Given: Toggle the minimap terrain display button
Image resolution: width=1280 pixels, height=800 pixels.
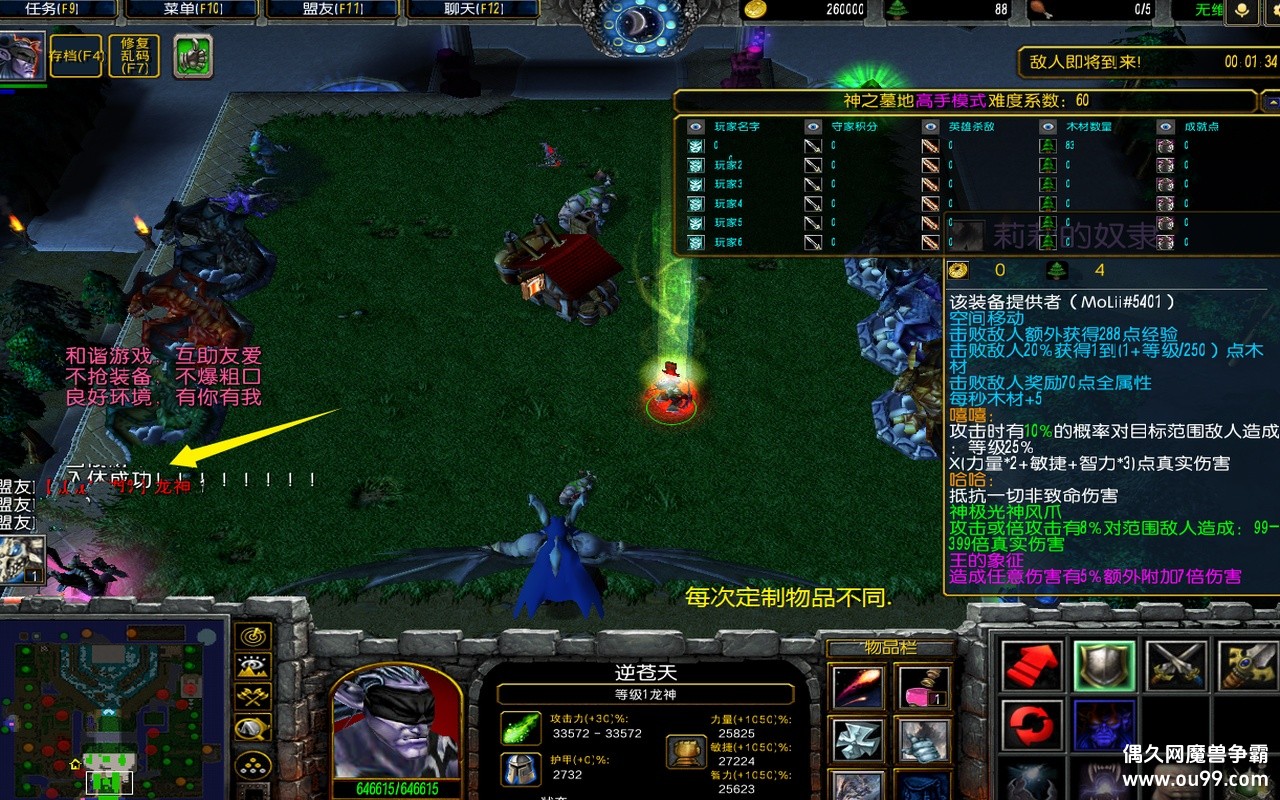Looking at the screenshot, I should tap(252, 666).
